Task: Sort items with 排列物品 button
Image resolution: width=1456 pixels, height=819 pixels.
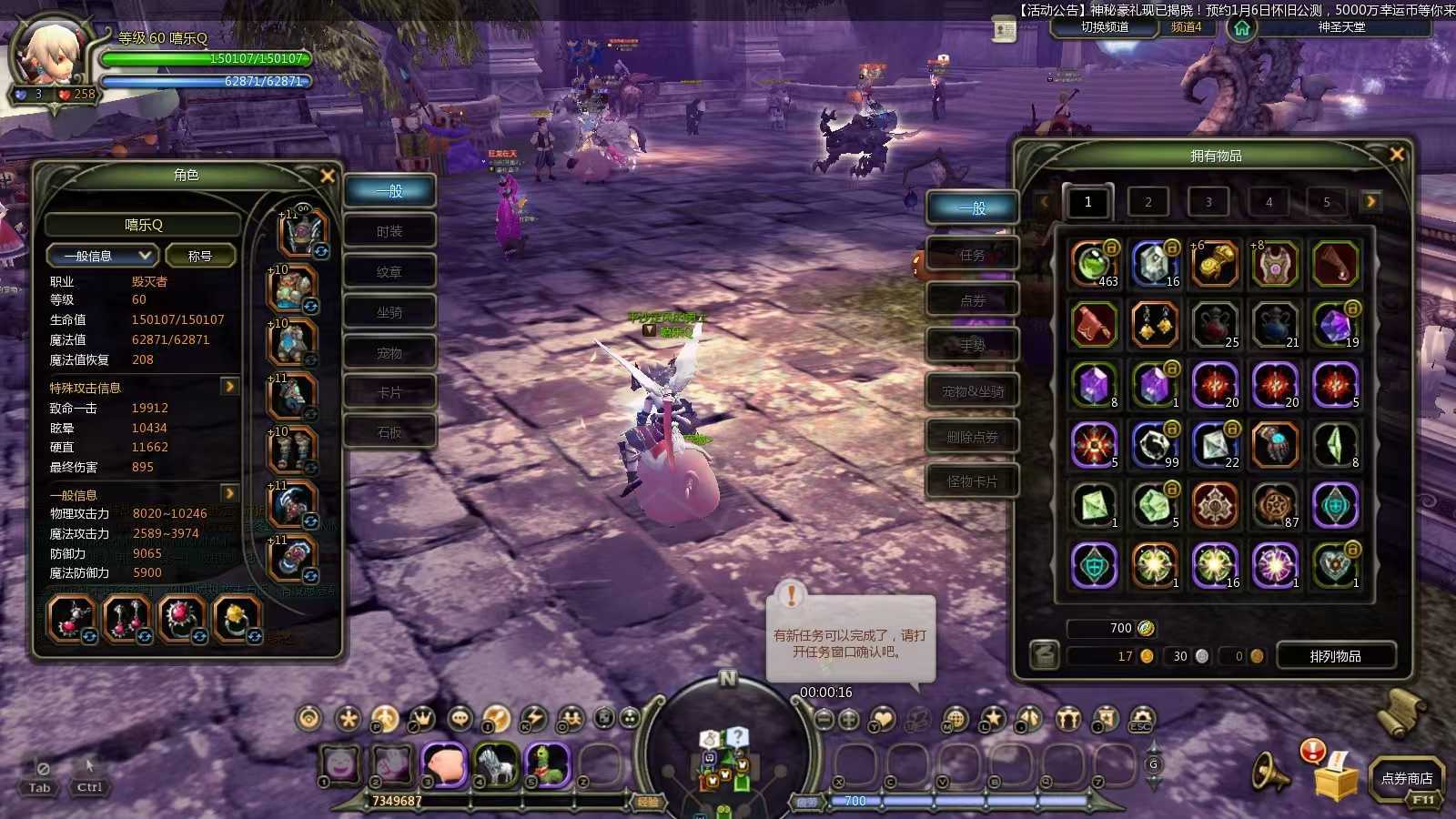Action: [x=1336, y=656]
